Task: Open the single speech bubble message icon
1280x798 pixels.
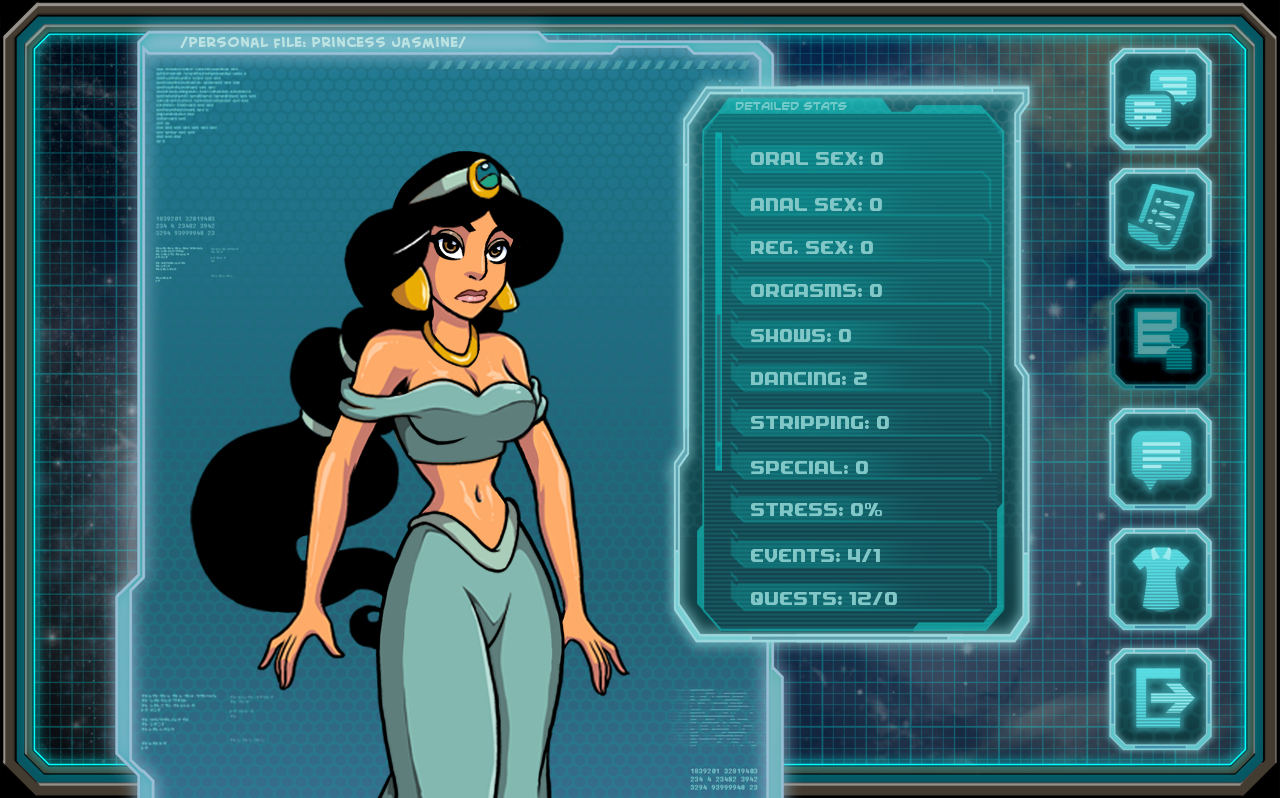Action: [1160, 459]
